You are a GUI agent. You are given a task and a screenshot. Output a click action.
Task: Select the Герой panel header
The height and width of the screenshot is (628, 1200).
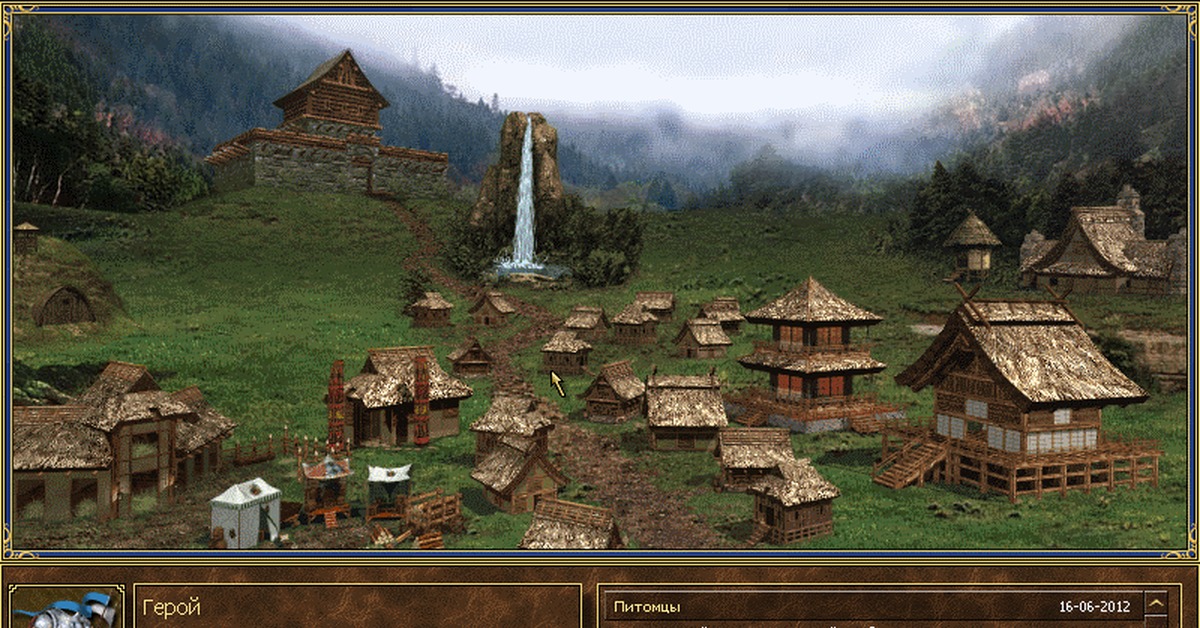coord(172,607)
